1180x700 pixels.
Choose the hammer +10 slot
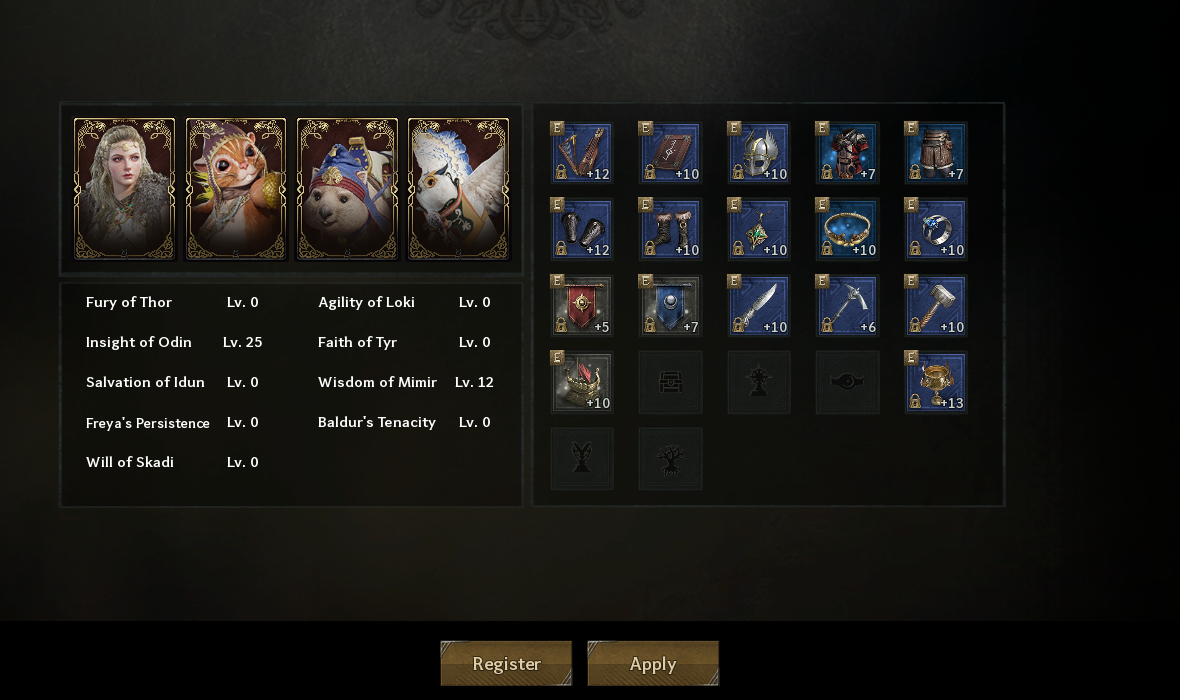click(935, 306)
